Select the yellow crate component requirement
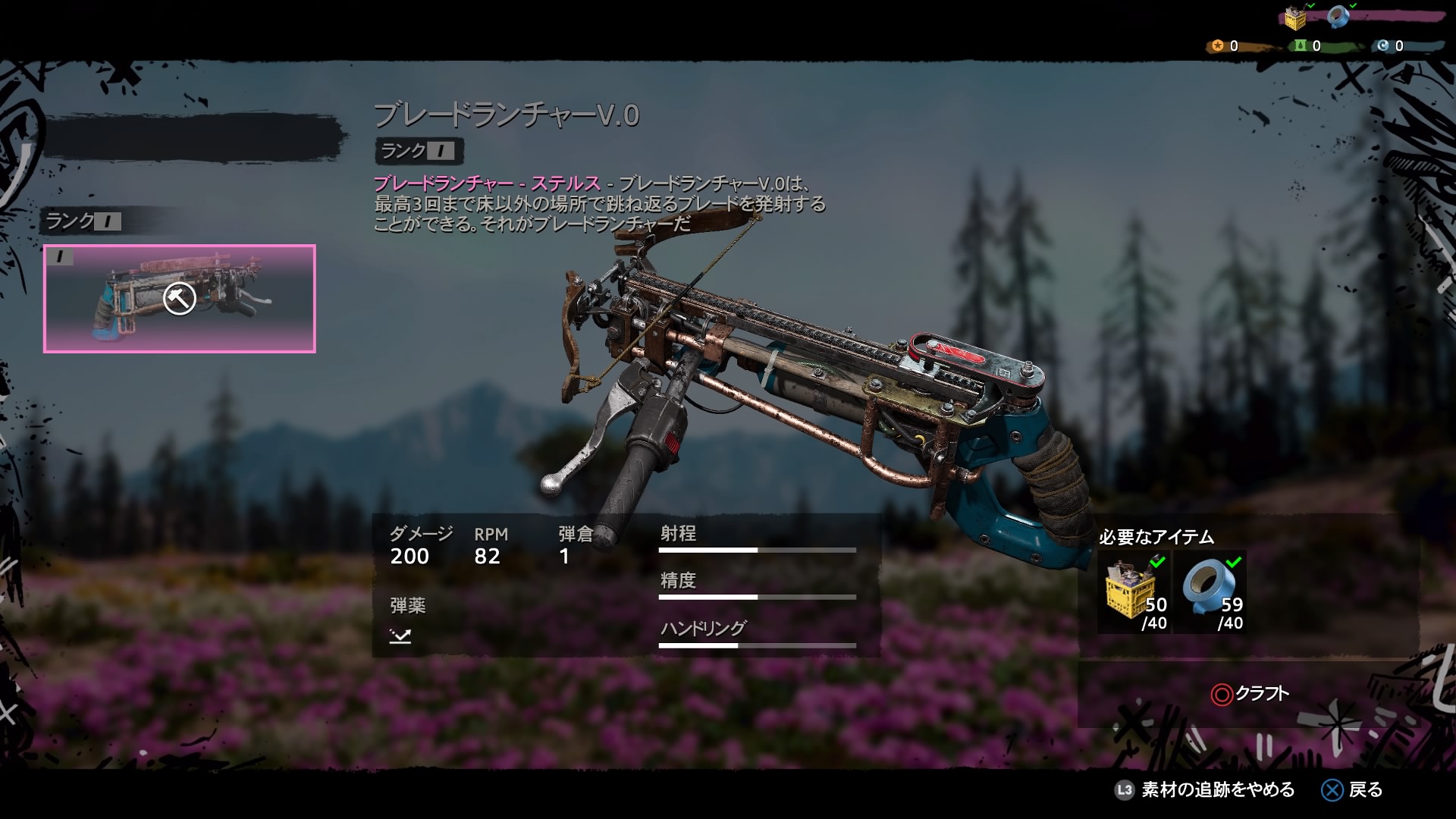The image size is (1456, 819). pyautogui.click(x=1134, y=592)
